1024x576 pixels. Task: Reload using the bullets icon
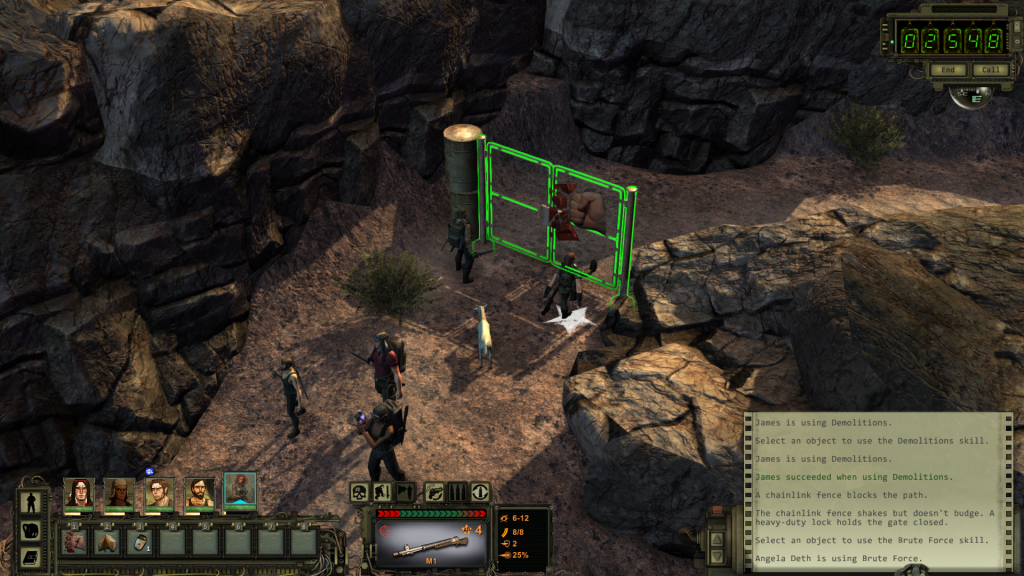(456, 492)
